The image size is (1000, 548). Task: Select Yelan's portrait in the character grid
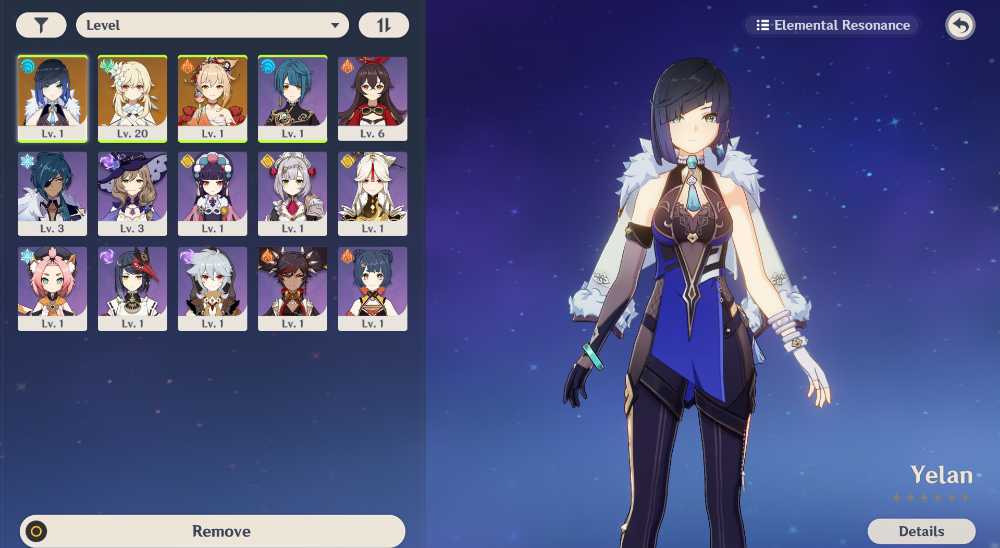[52, 98]
